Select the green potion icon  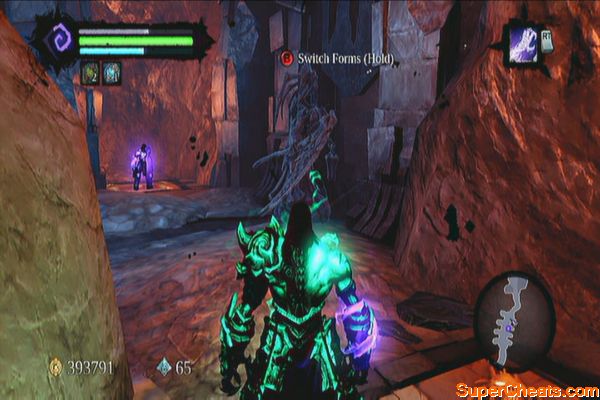pos(89,72)
